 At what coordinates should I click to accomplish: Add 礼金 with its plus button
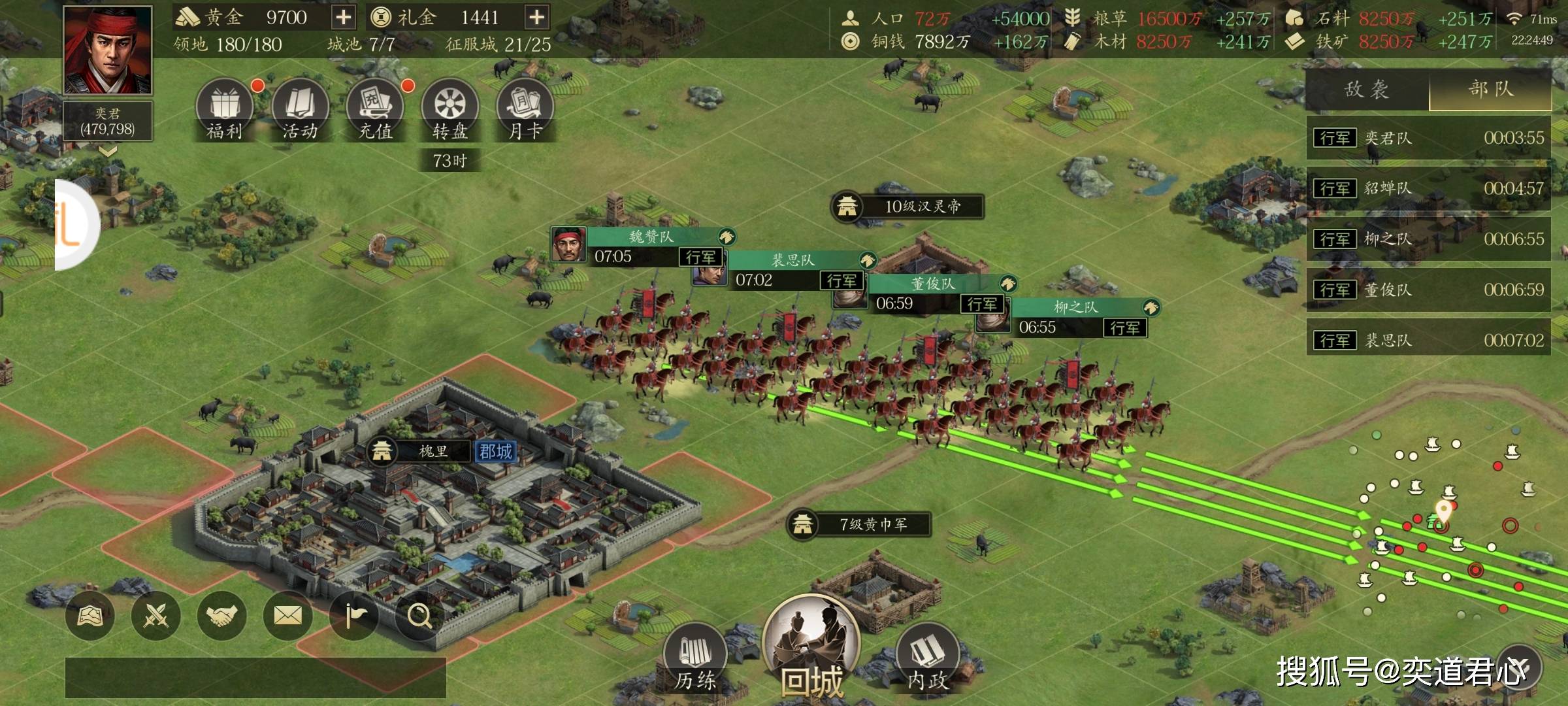tap(536, 18)
